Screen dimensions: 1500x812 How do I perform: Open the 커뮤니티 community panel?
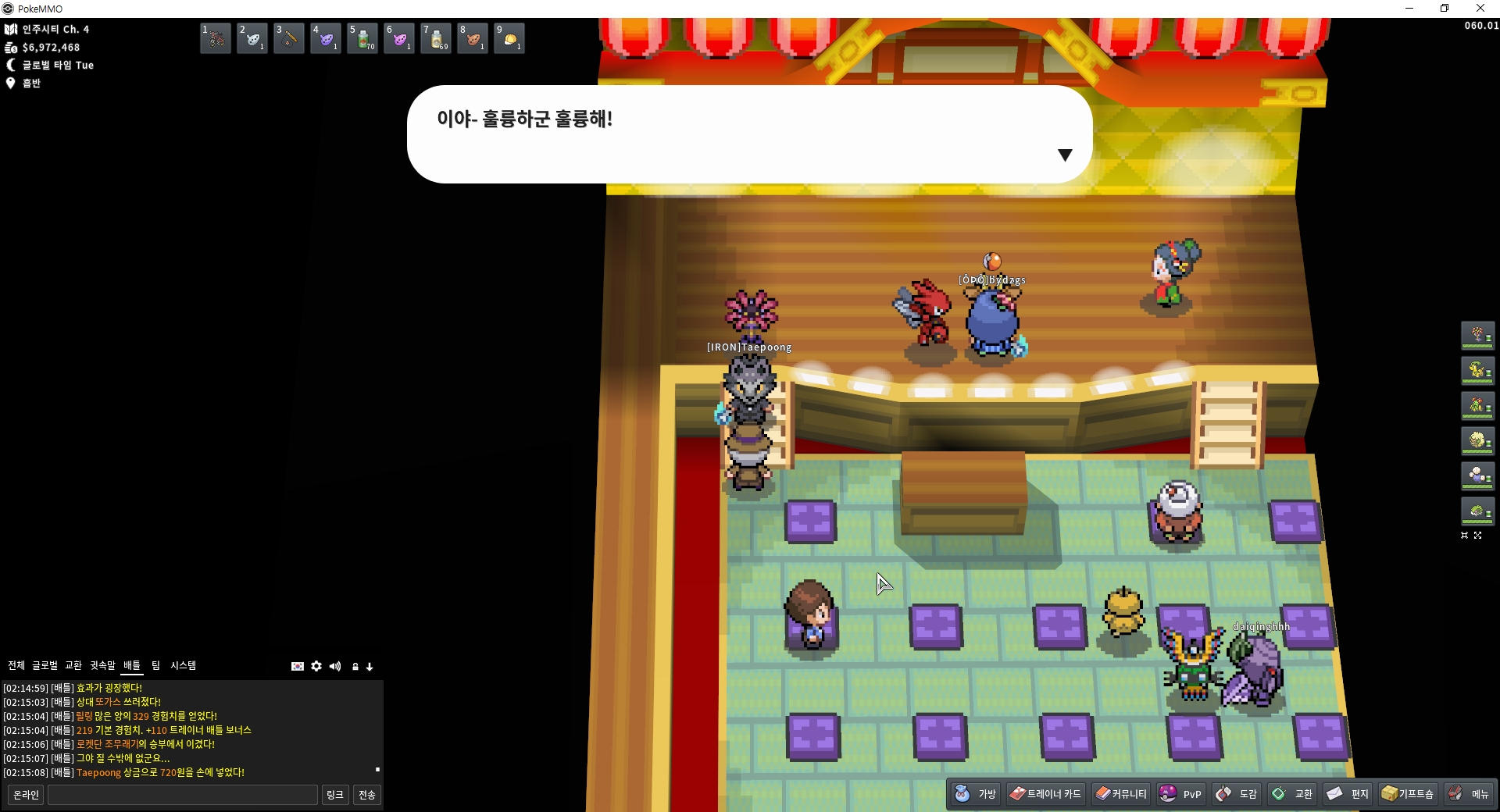1120,793
